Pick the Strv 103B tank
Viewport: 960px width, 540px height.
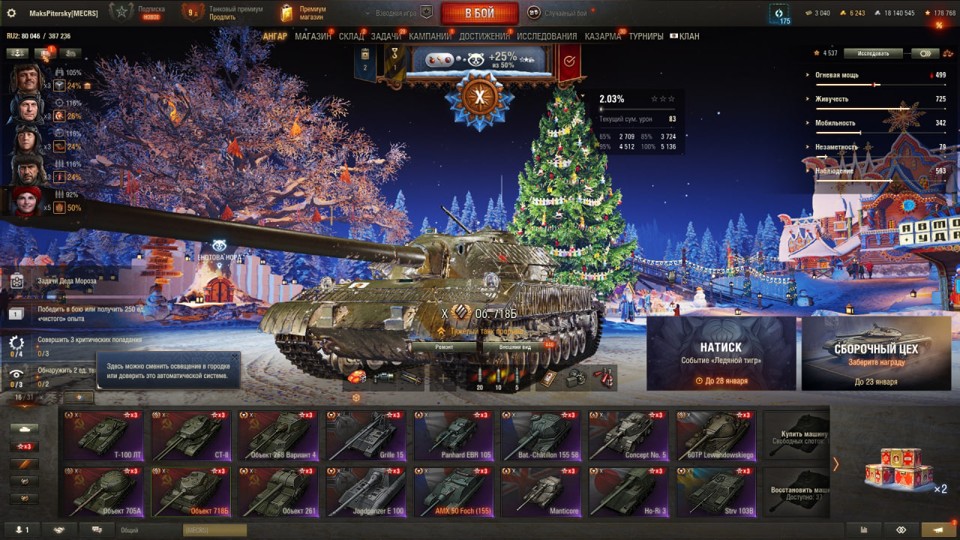(x=716, y=491)
